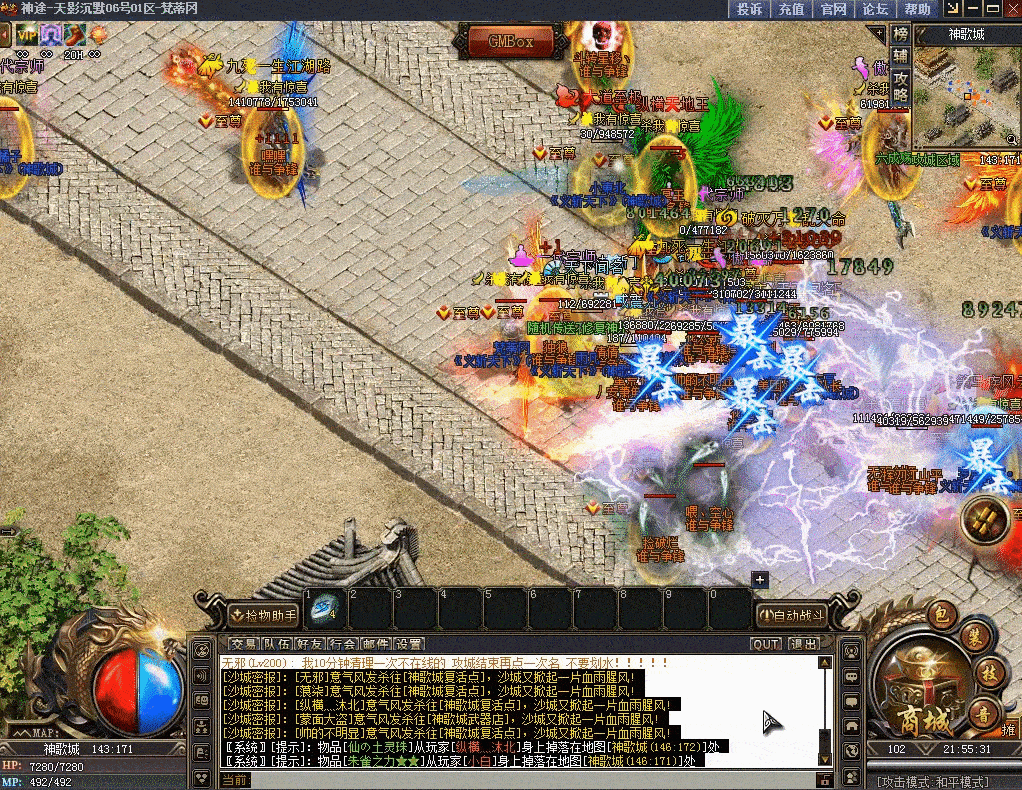Click the 神歌城 minimap
The width and height of the screenshot is (1022, 790).
[967, 98]
